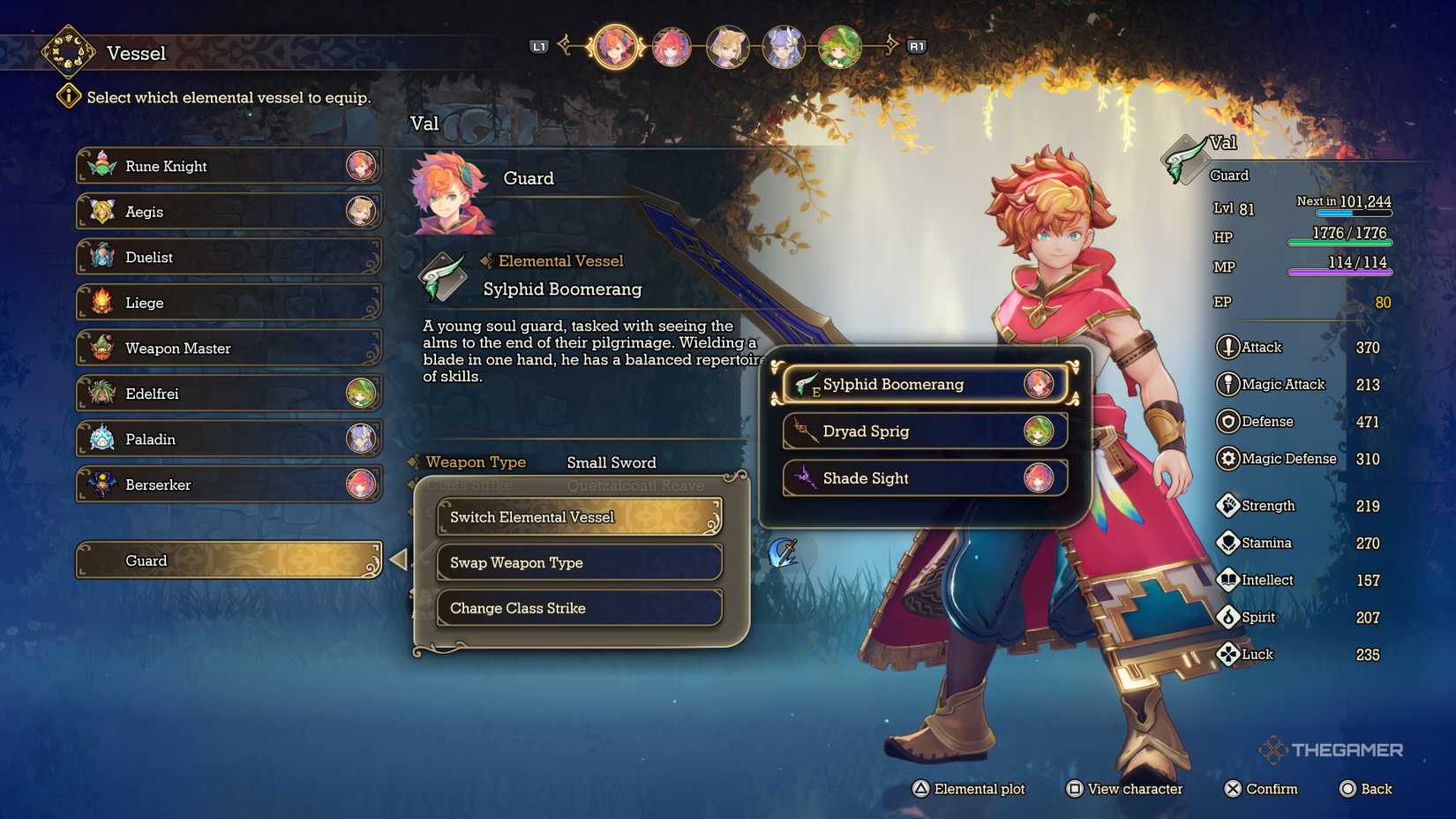The image size is (1456, 819).
Task: Choose Switch Elemental Vessel
Action: pyautogui.click(x=578, y=516)
